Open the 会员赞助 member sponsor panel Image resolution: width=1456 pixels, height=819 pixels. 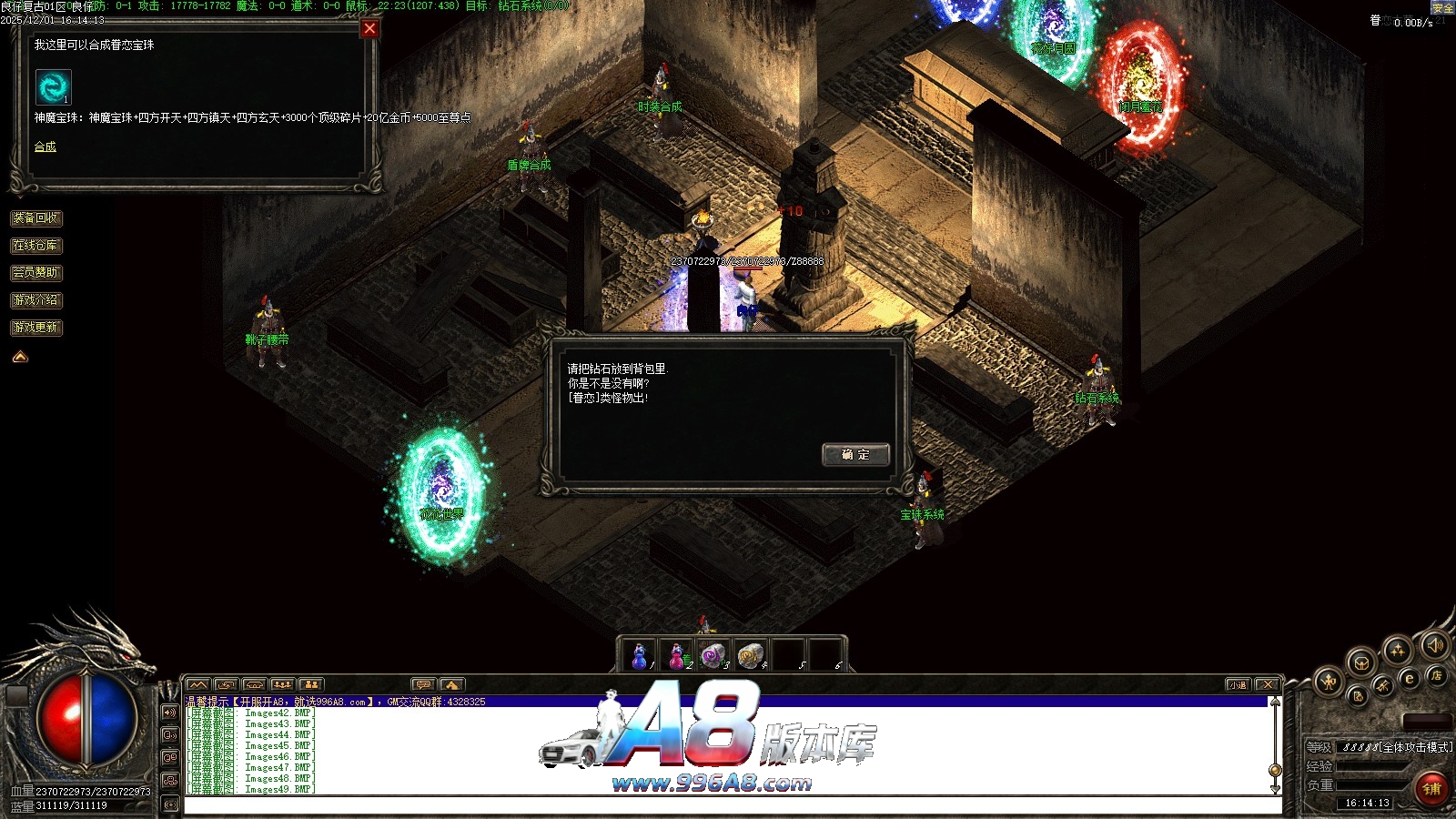point(36,273)
